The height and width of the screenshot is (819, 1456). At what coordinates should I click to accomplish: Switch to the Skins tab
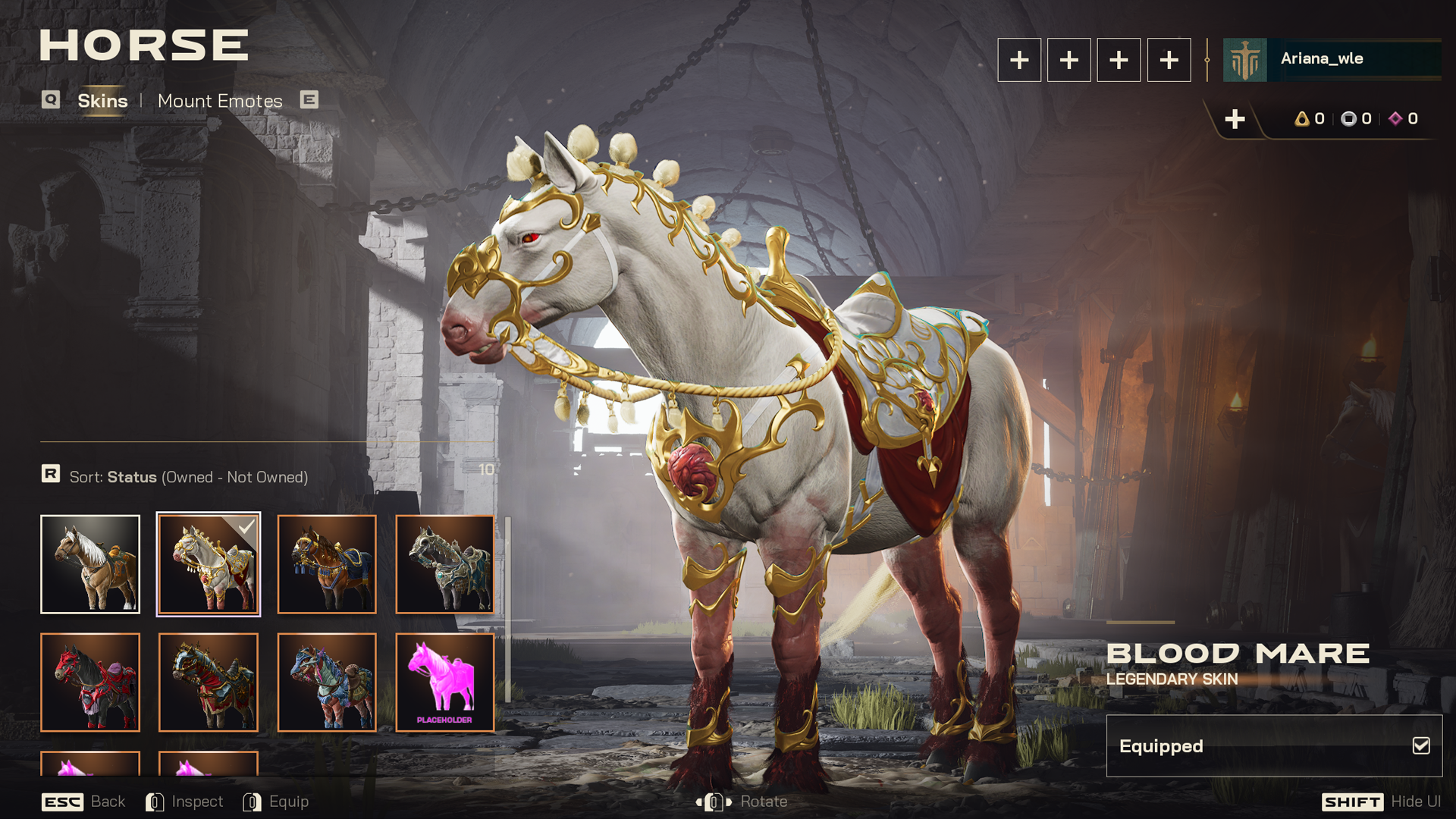(x=102, y=101)
